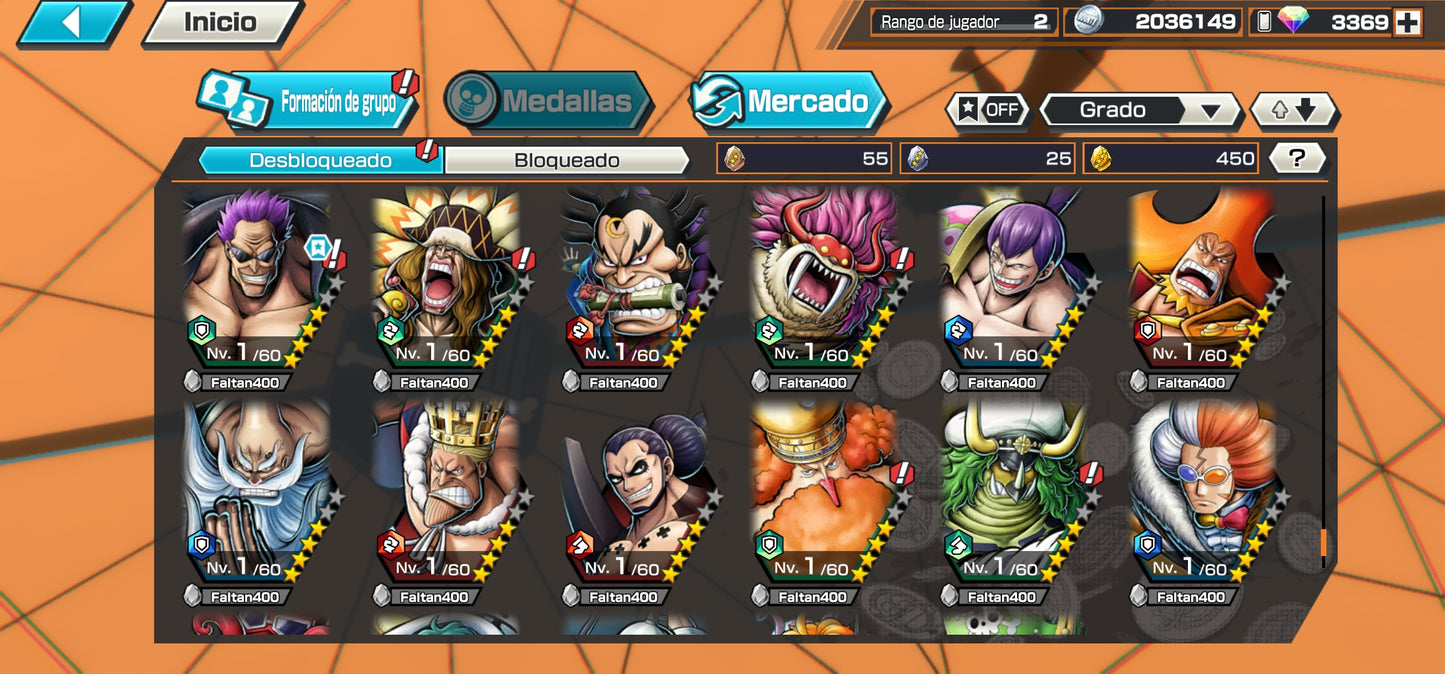
Task: Open the Medallas section
Action: coord(548,101)
